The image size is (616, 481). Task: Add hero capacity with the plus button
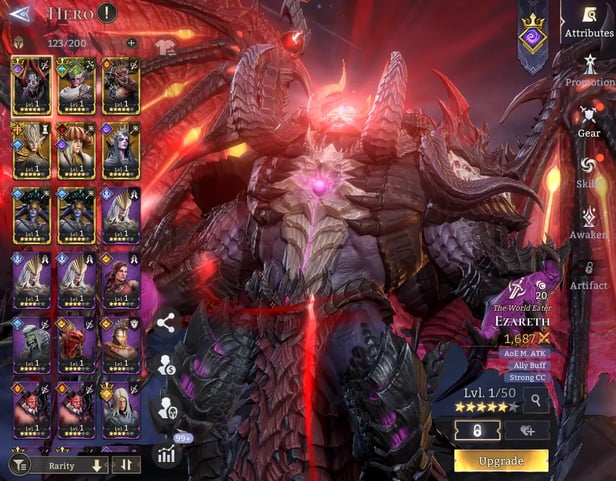pyautogui.click(x=131, y=43)
